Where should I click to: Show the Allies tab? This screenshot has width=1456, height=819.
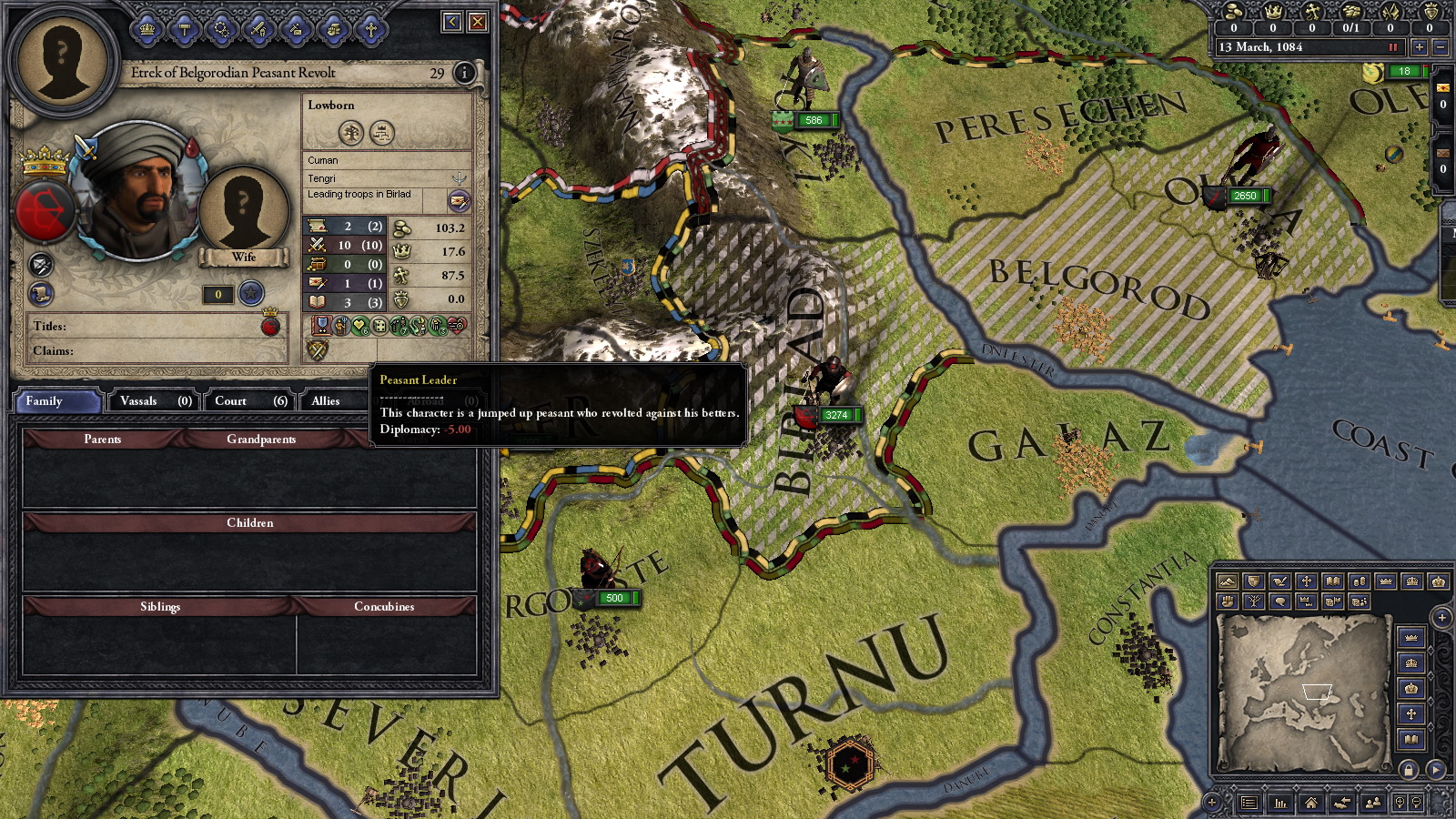point(326,401)
